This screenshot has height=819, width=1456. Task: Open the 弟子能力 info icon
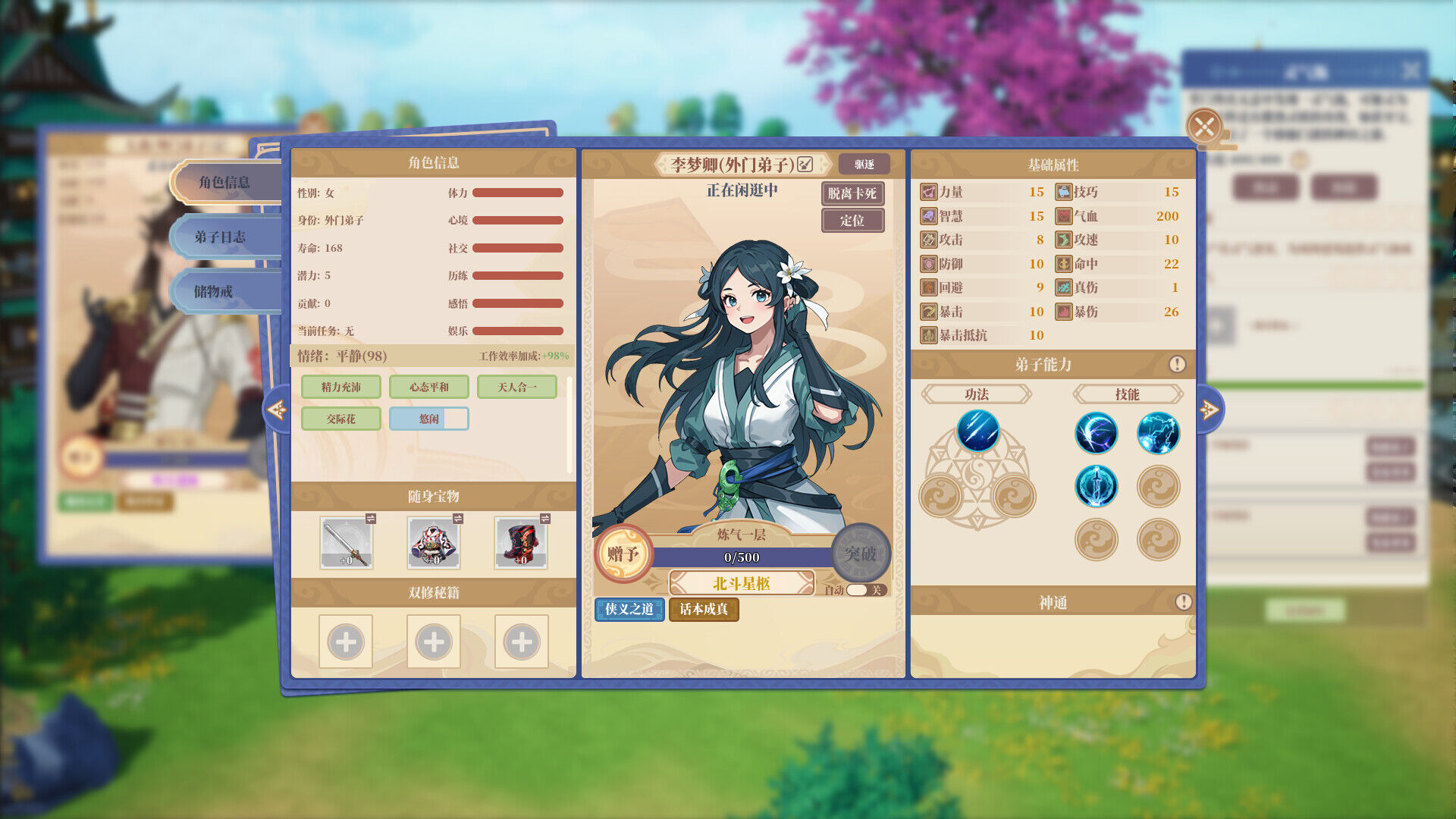(1177, 365)
